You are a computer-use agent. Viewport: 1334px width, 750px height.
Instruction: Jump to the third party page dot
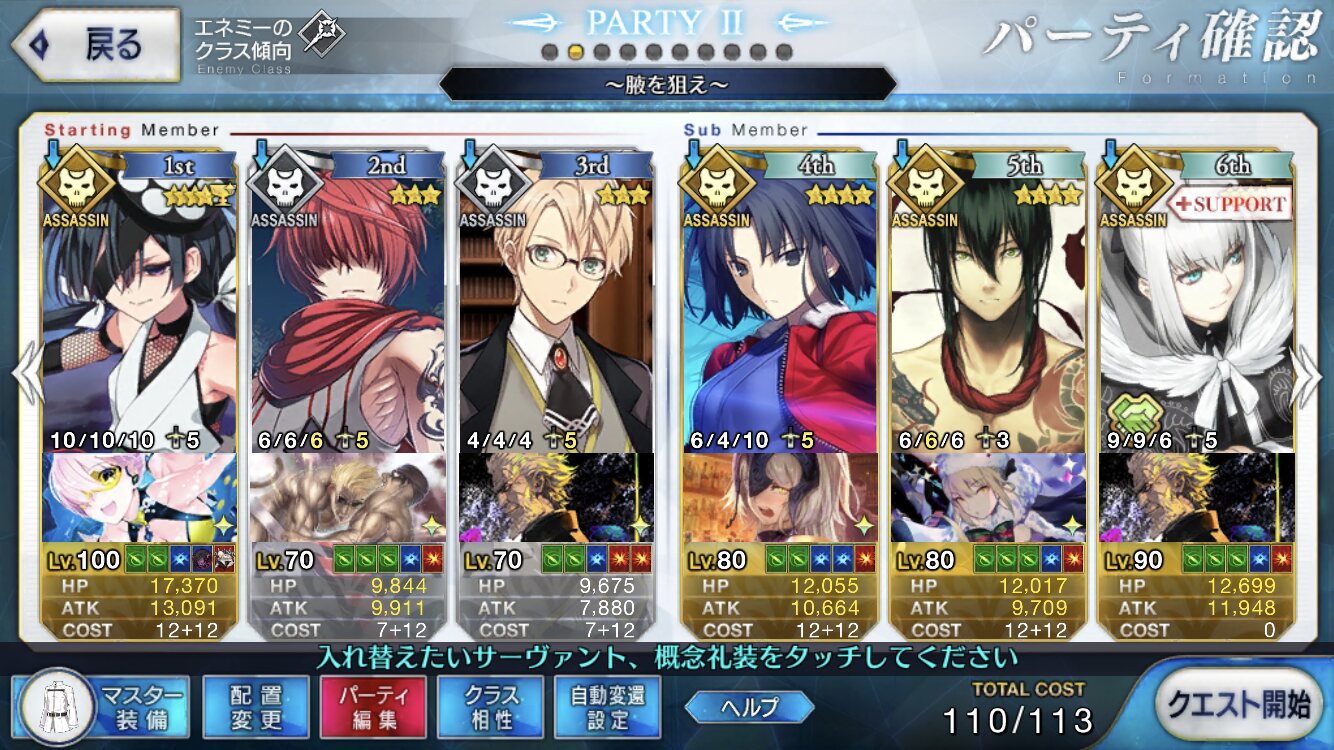pos(601,52)
